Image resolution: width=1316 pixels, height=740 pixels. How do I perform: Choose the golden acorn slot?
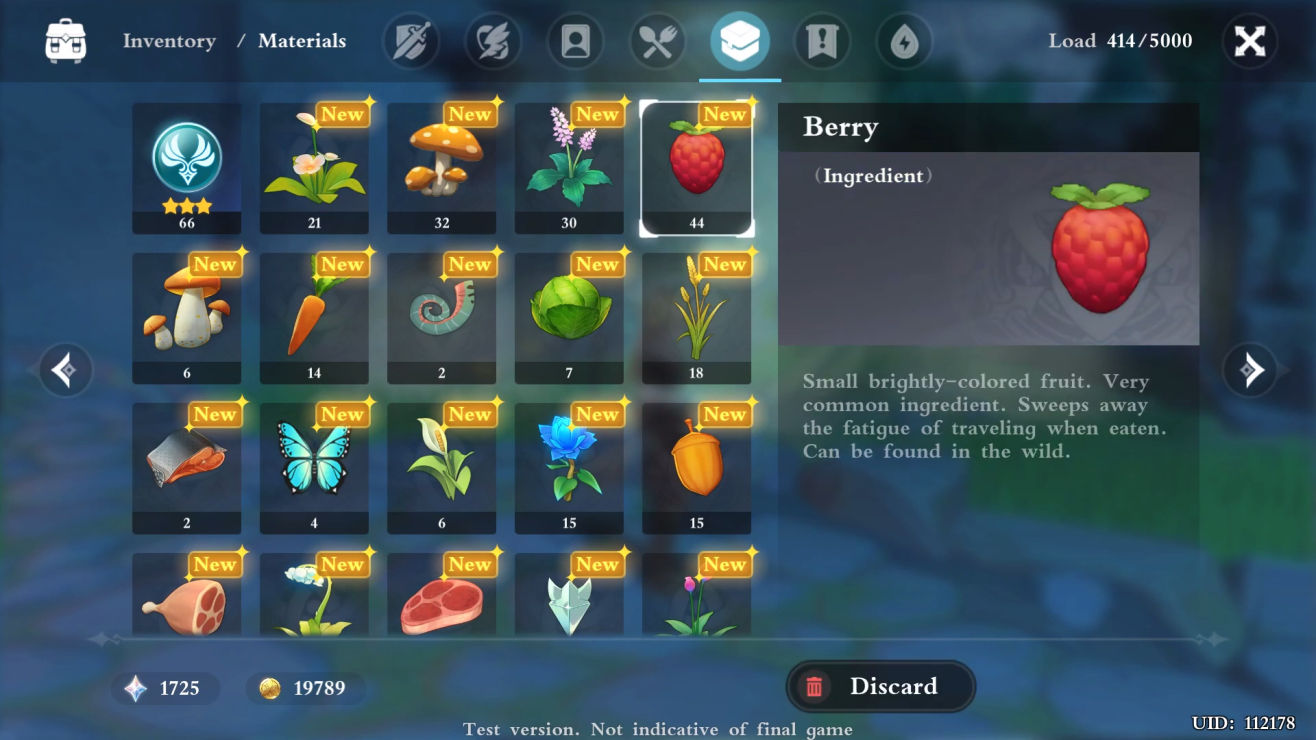click(697, 468)
